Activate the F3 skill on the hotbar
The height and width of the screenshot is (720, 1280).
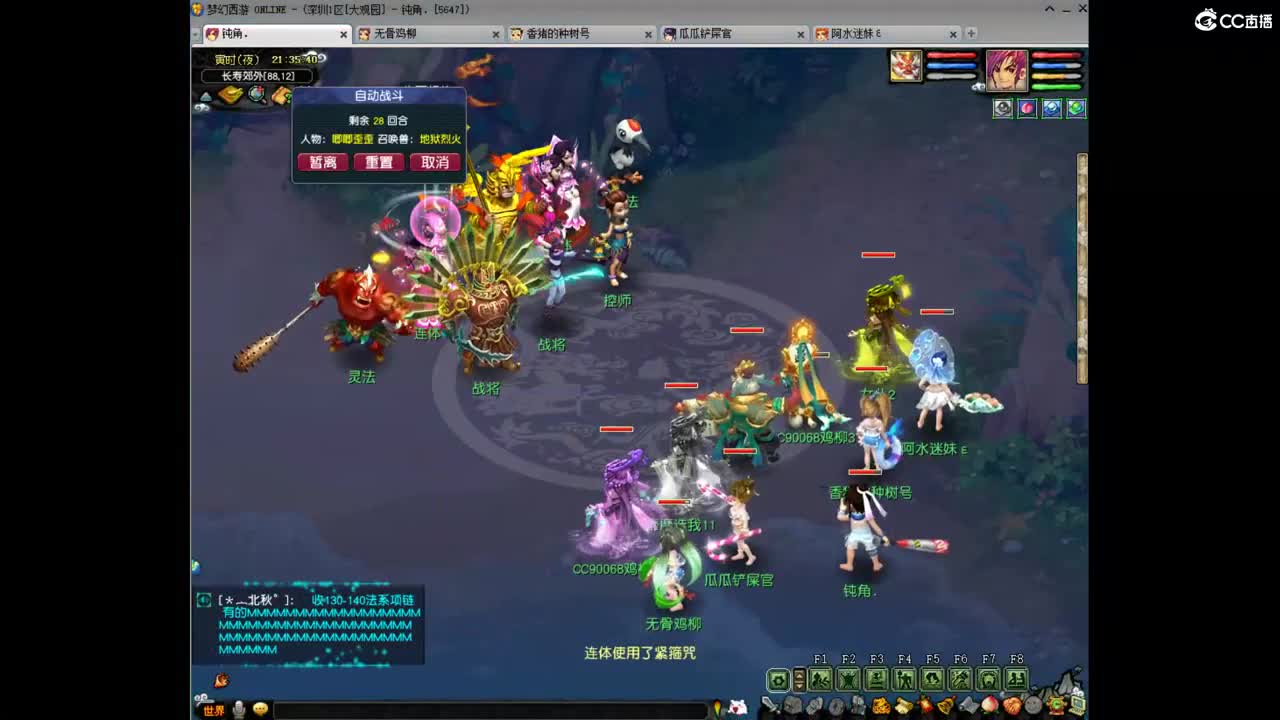point(877,677)
